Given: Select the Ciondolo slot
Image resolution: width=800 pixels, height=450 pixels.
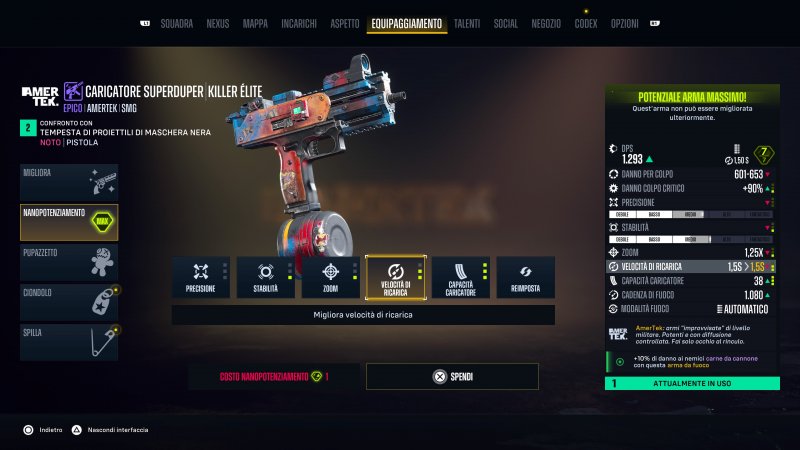Looking at the screenshot, I should click(69, 302).
